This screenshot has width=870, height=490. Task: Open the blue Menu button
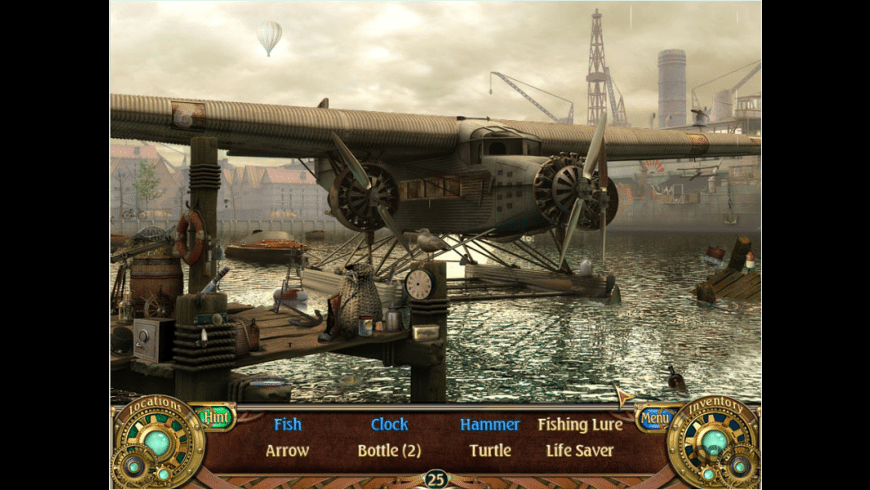tap(654, 417)
